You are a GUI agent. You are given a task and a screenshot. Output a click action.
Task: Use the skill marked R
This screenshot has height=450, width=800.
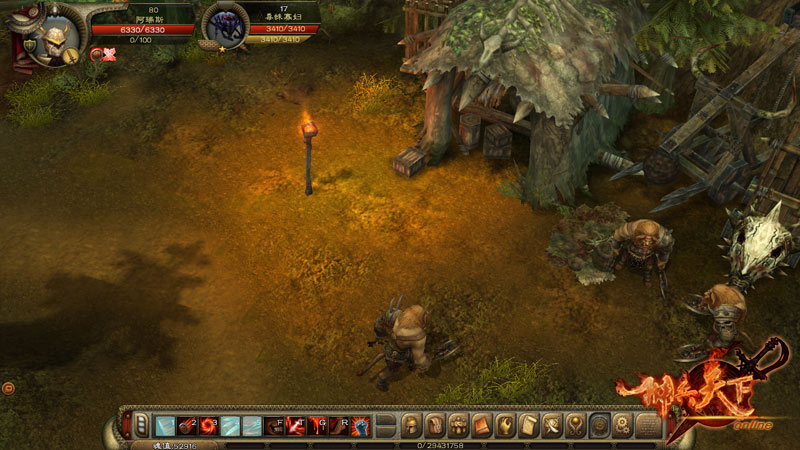[x=340, y=426]
